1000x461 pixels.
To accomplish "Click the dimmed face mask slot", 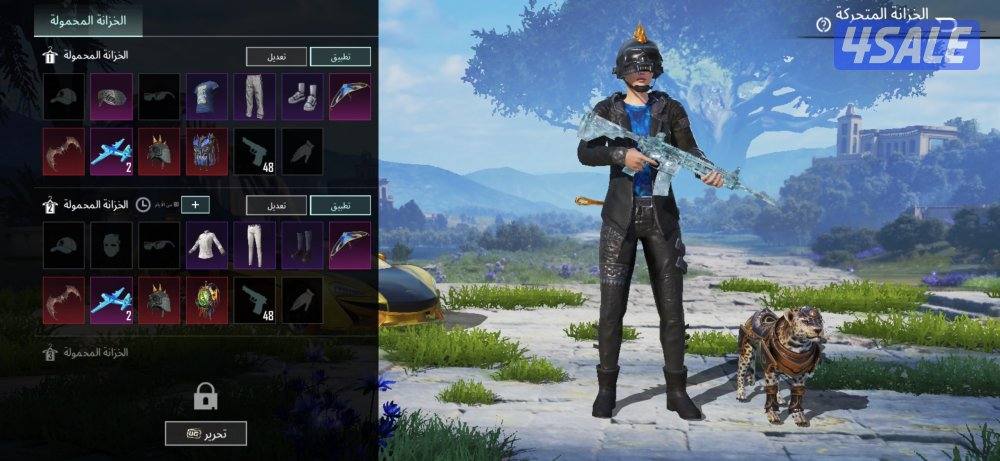I will tap(111, 245).
